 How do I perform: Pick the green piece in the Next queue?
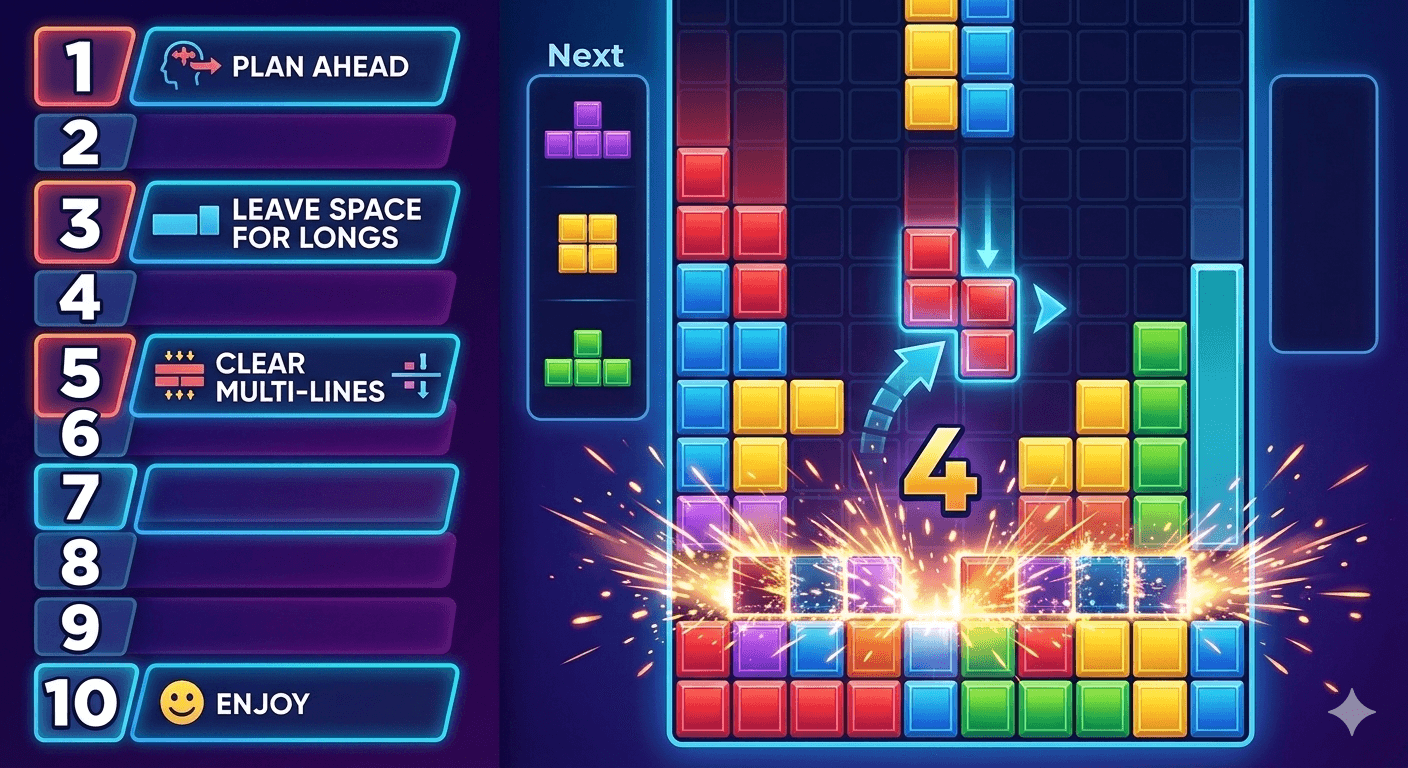[588, 360]
